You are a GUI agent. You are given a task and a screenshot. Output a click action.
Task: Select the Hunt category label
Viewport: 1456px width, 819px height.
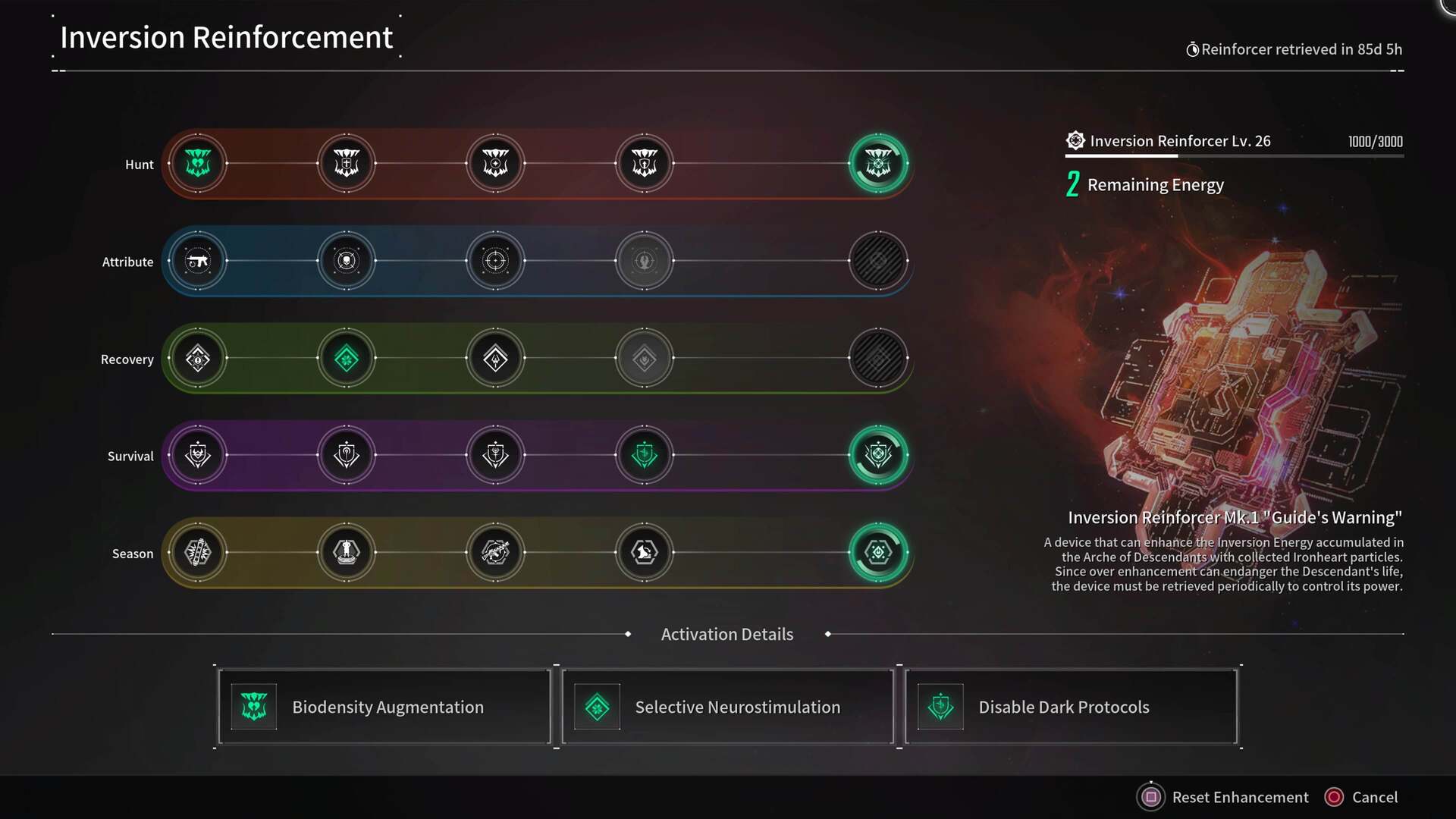pyautogui.click(x=140, y=164)
